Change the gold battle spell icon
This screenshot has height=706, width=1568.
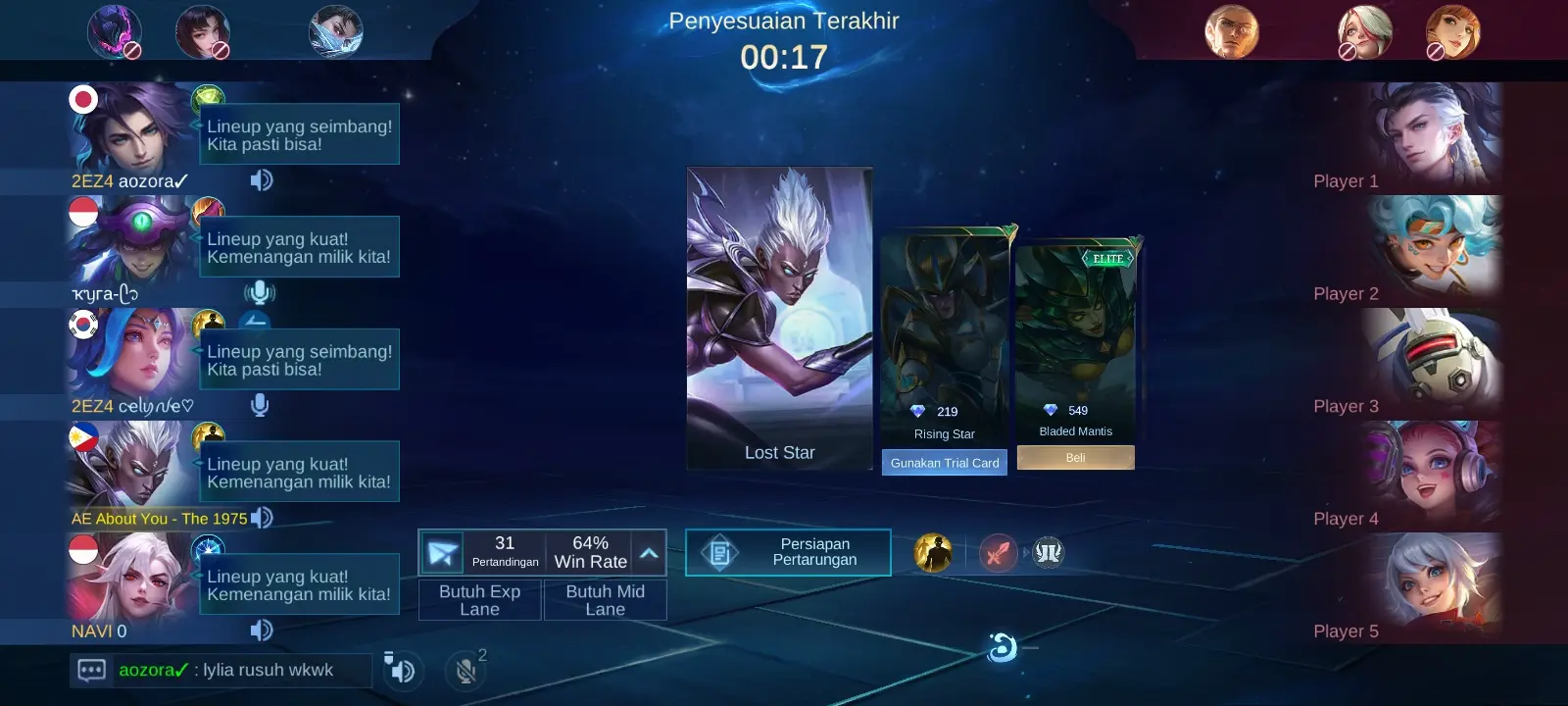pos(933,553)
